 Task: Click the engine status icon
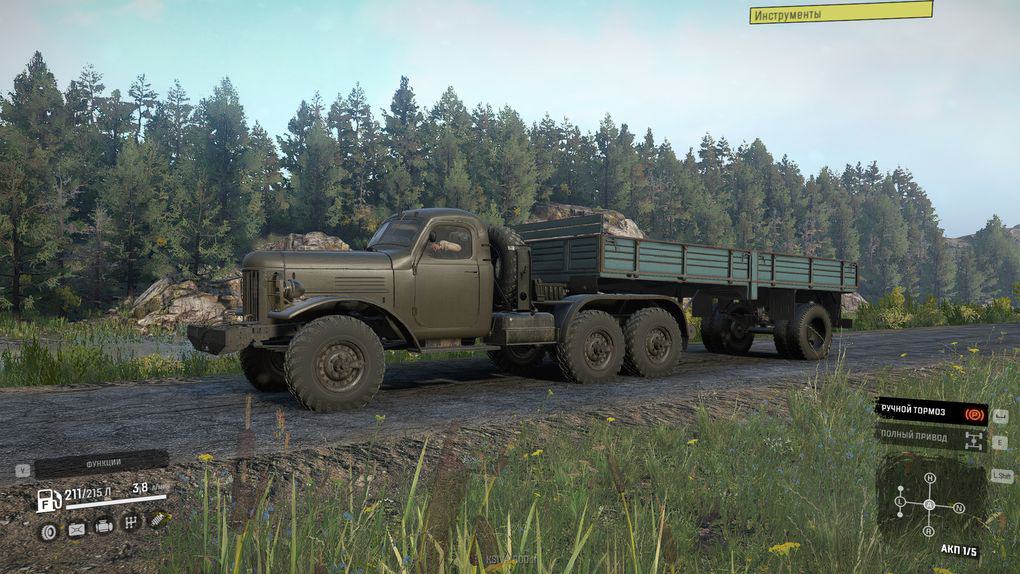104,525
